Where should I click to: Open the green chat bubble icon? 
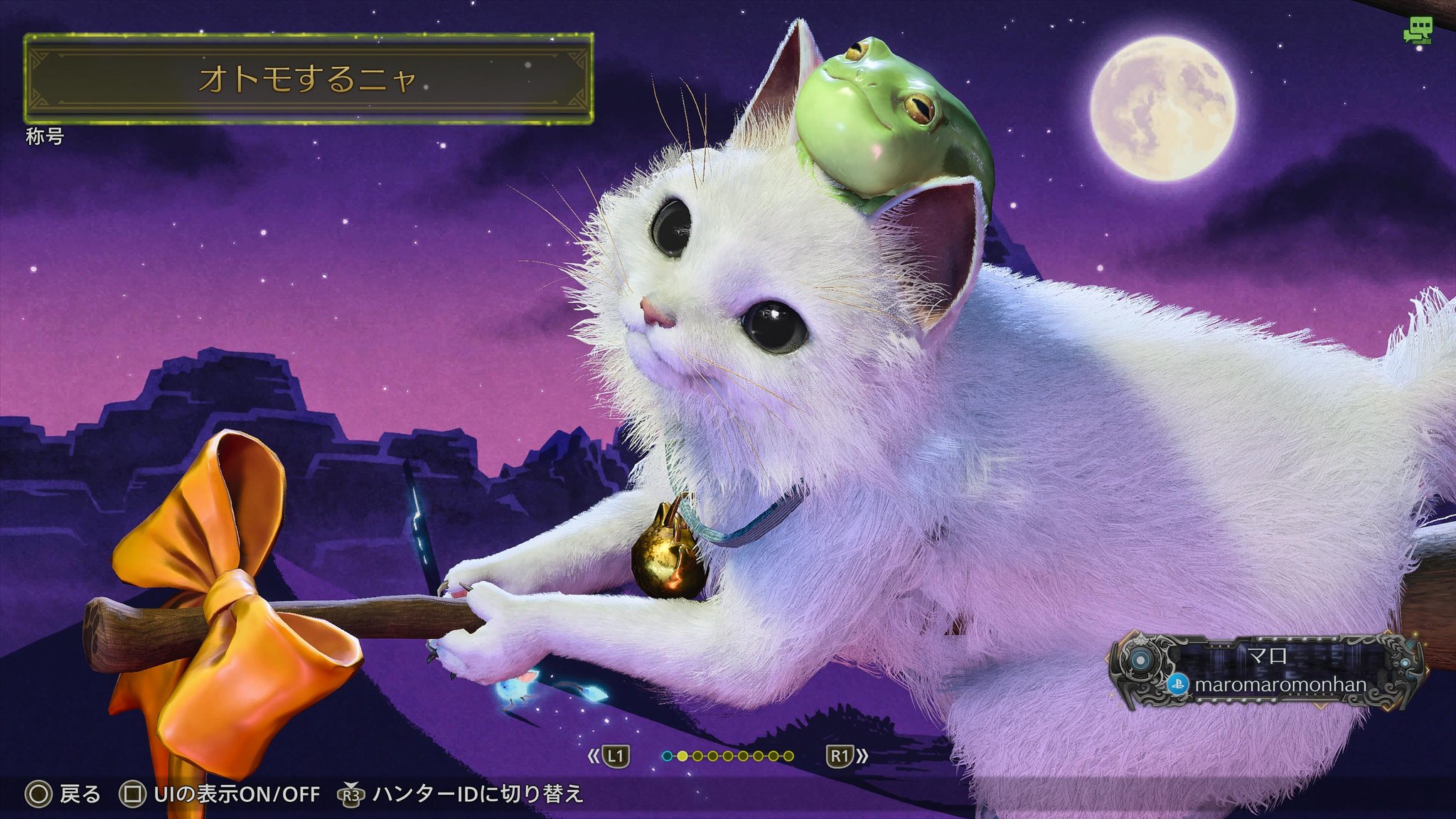click(x=1417, y=31)
